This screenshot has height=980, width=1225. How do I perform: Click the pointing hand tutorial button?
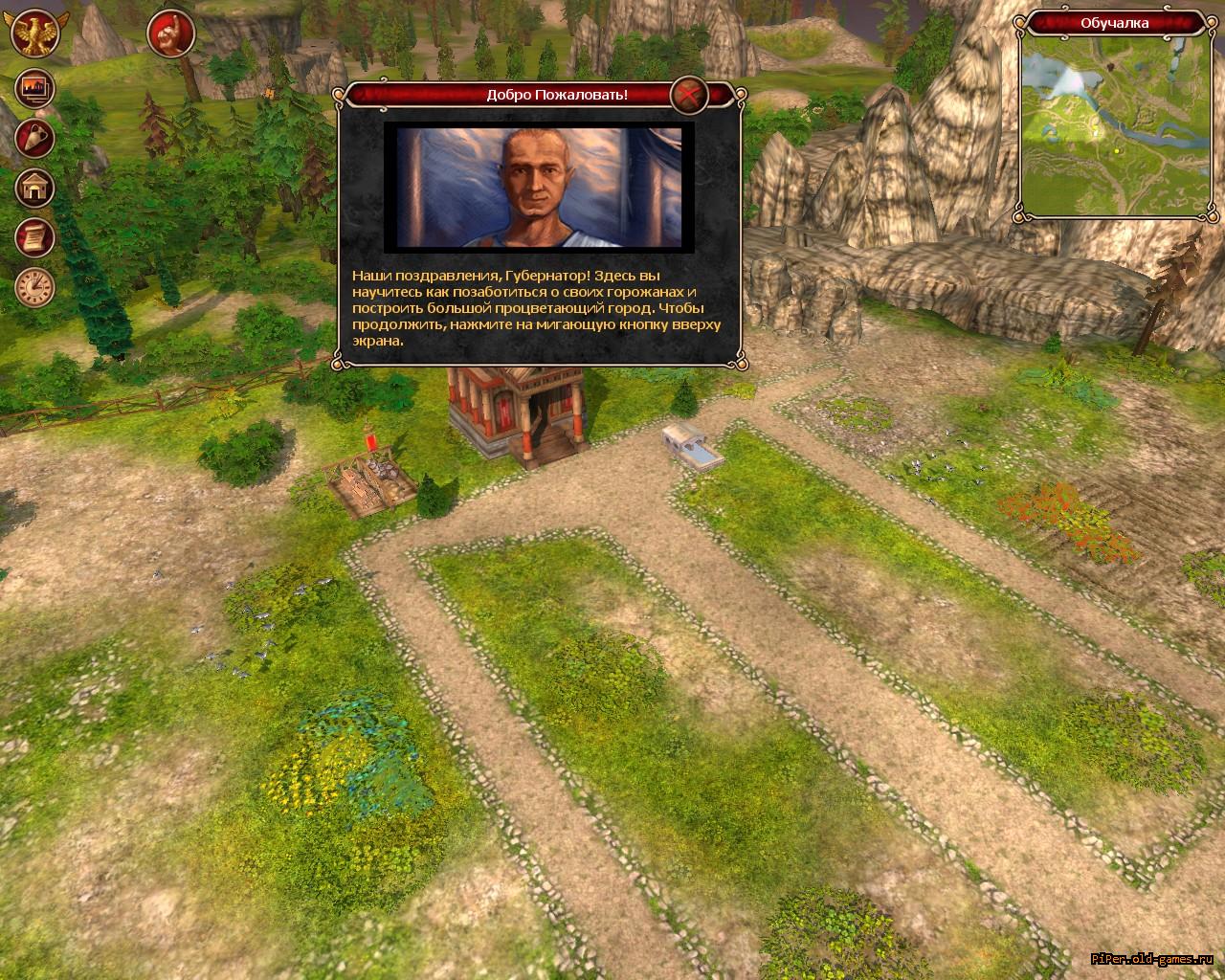[x=171, y=33]
